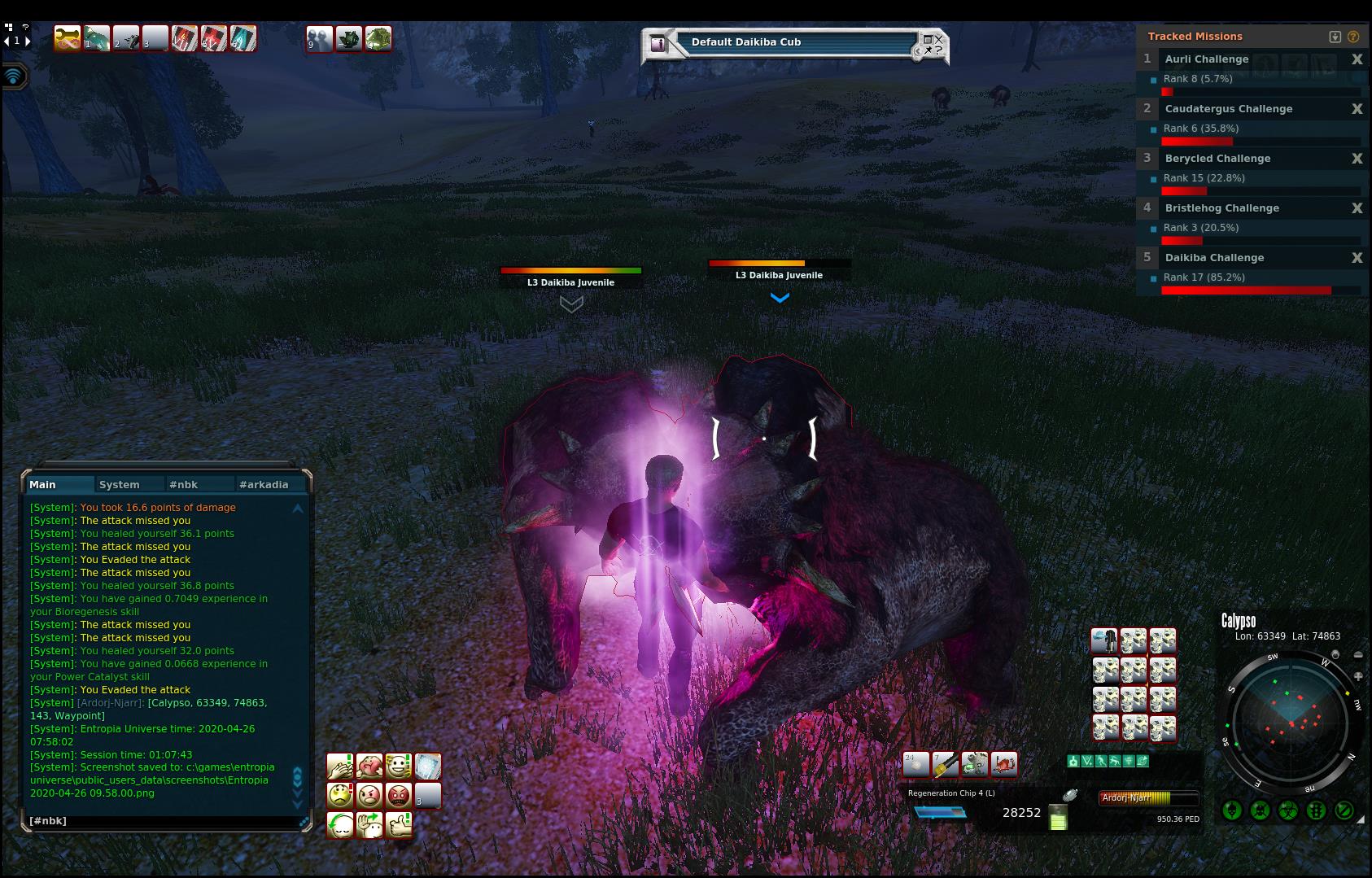Open the wireless signal icon menu
Image resolution: width=1372 pixels, height=878 pixels.
(14, 76)
